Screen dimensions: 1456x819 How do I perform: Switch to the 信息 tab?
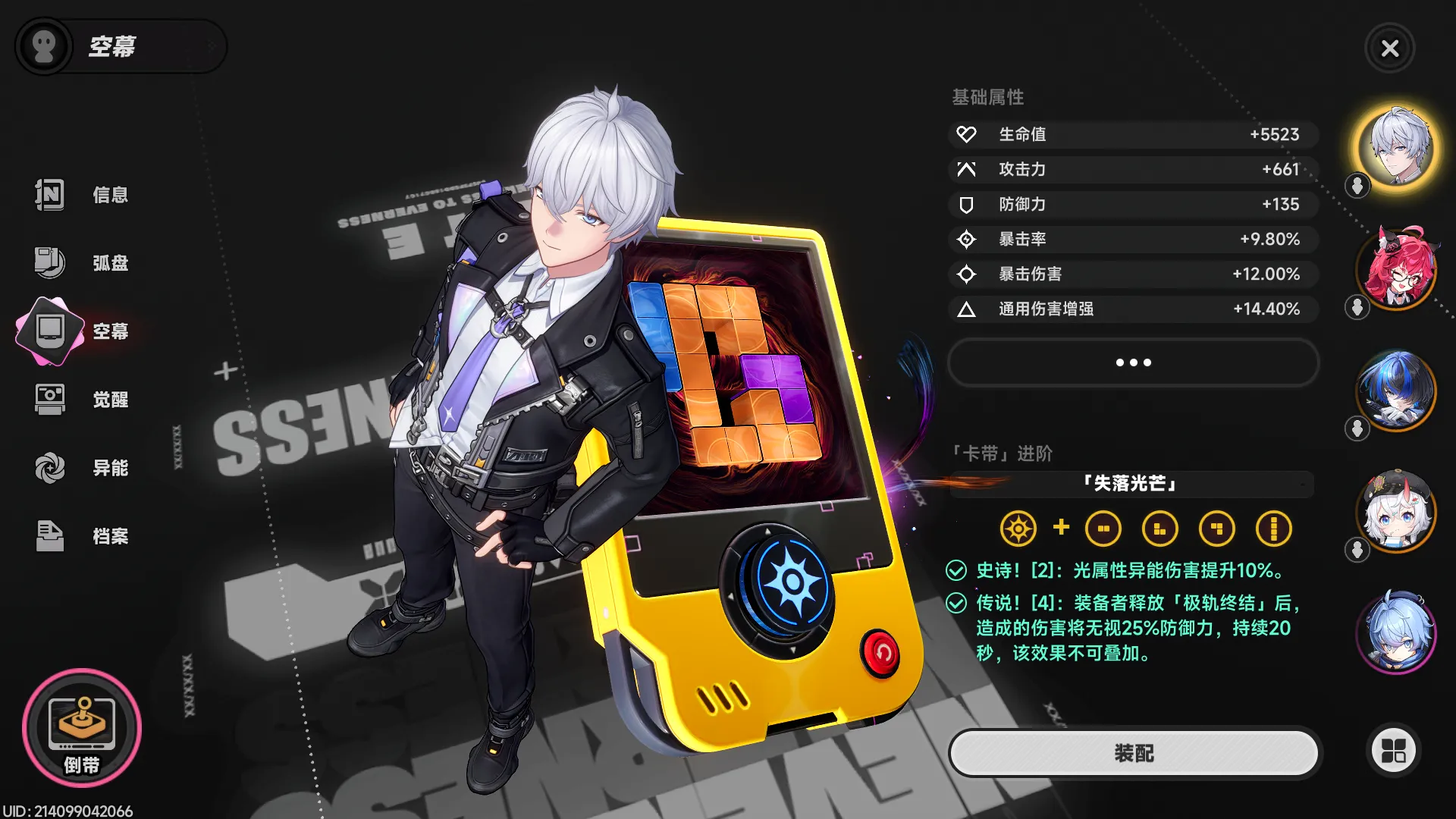tap(50, 195)
